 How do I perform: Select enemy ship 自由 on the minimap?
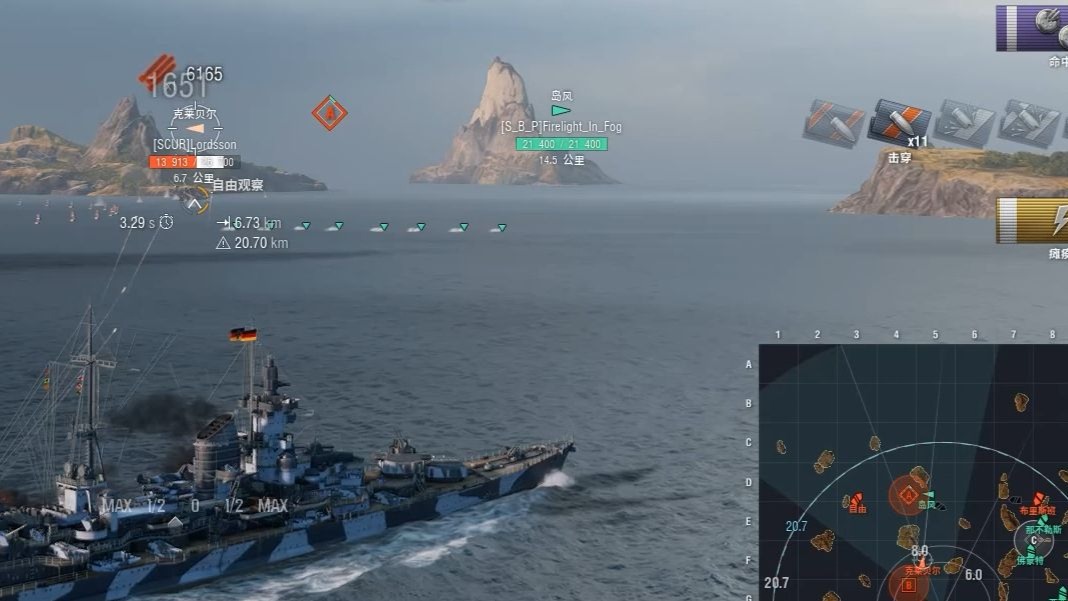tap(856, 502)
